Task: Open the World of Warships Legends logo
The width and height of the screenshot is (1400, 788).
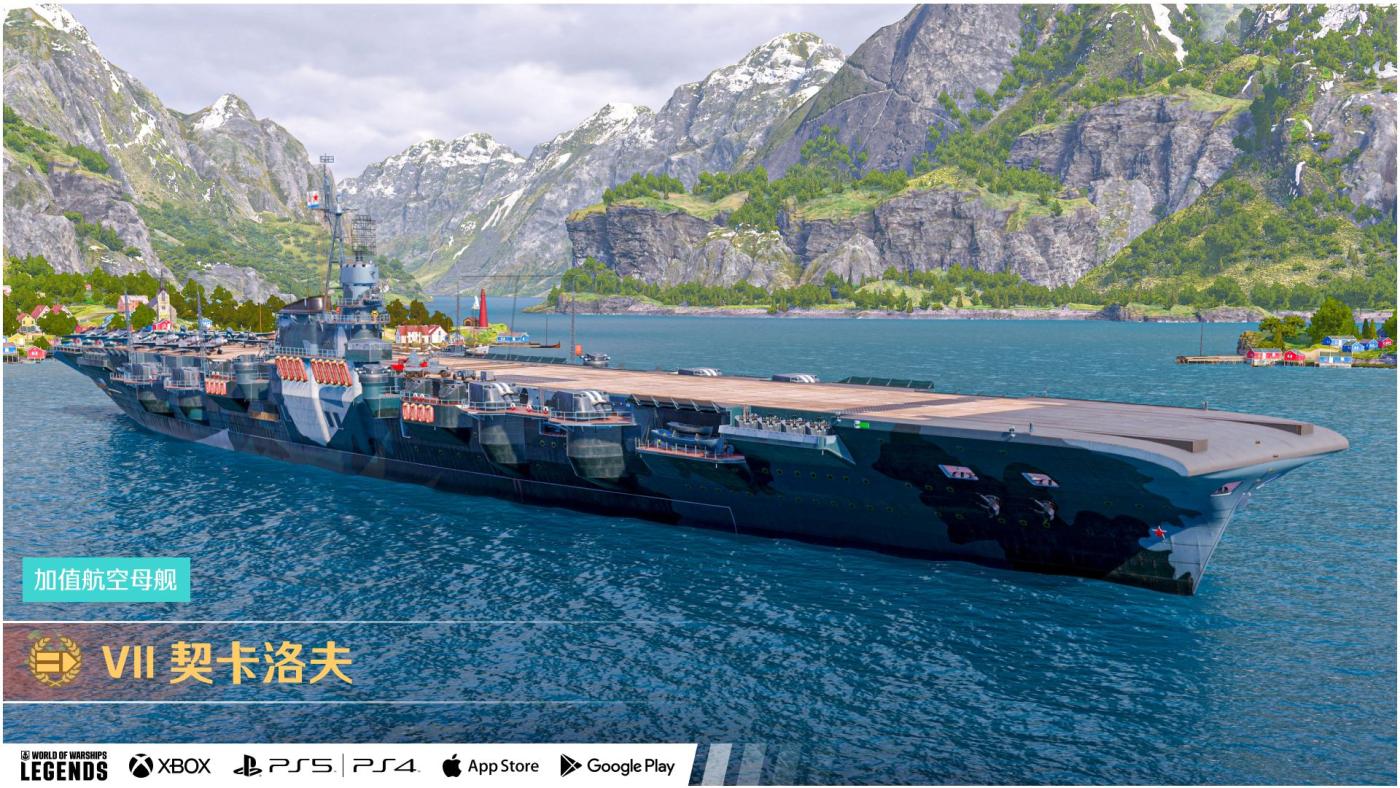Action: (64, 766)
